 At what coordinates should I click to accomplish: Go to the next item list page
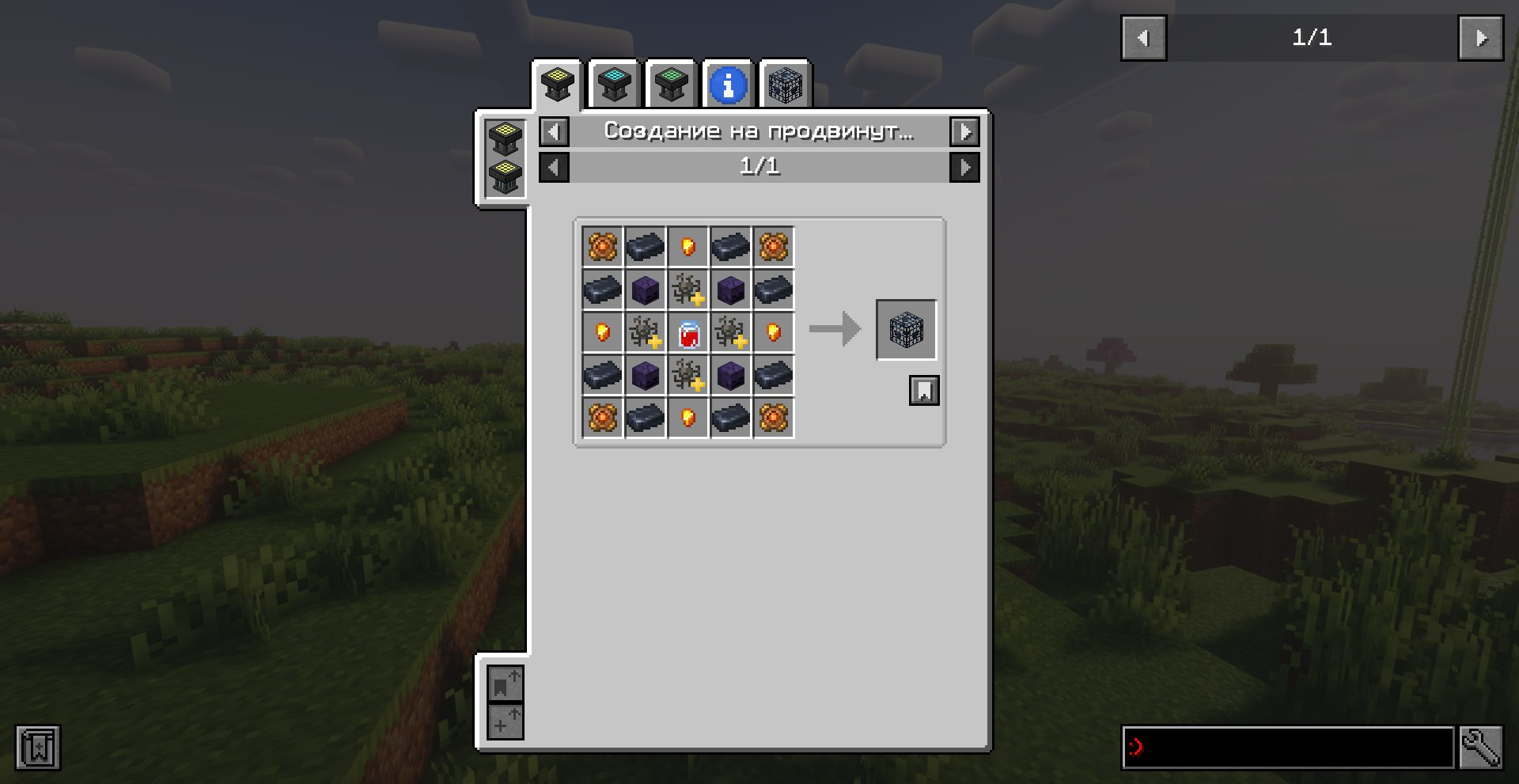(1480, 38)
